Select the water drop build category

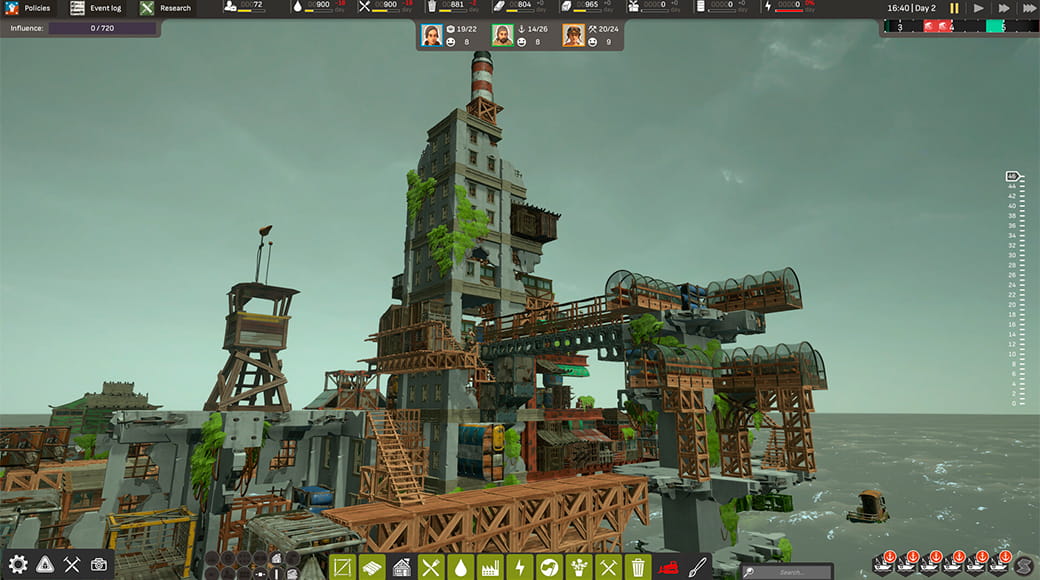point(460,568)
